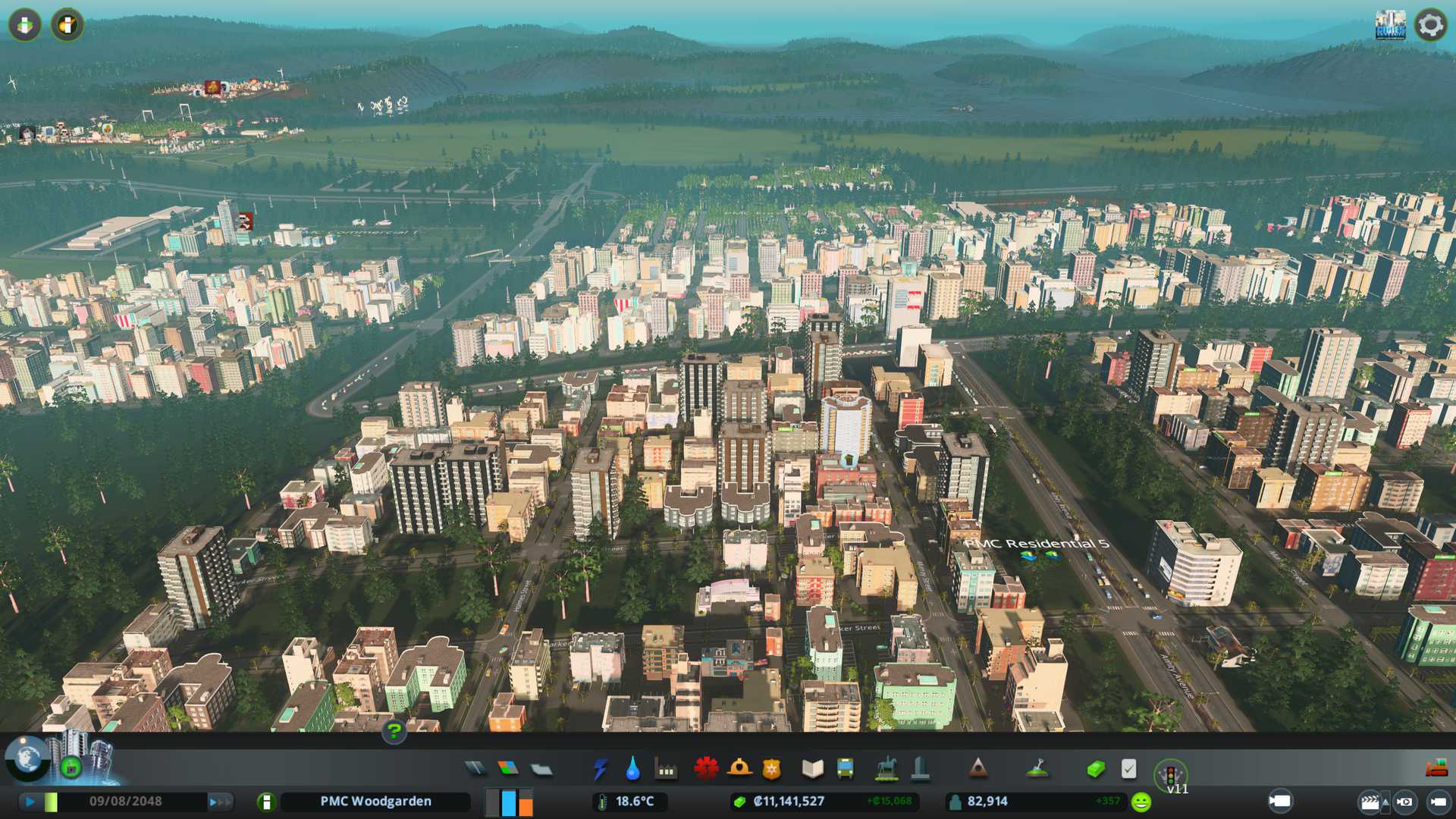Open the Police badge menu
Image resolution: width=1456 pixels, height=819 pixels.
771,769
